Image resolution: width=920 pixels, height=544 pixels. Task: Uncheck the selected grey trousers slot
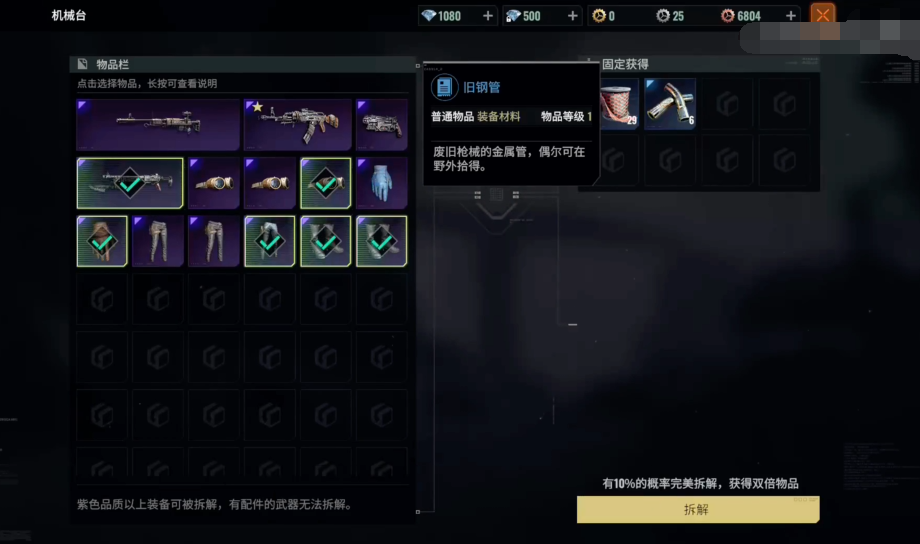click(270, 241)
